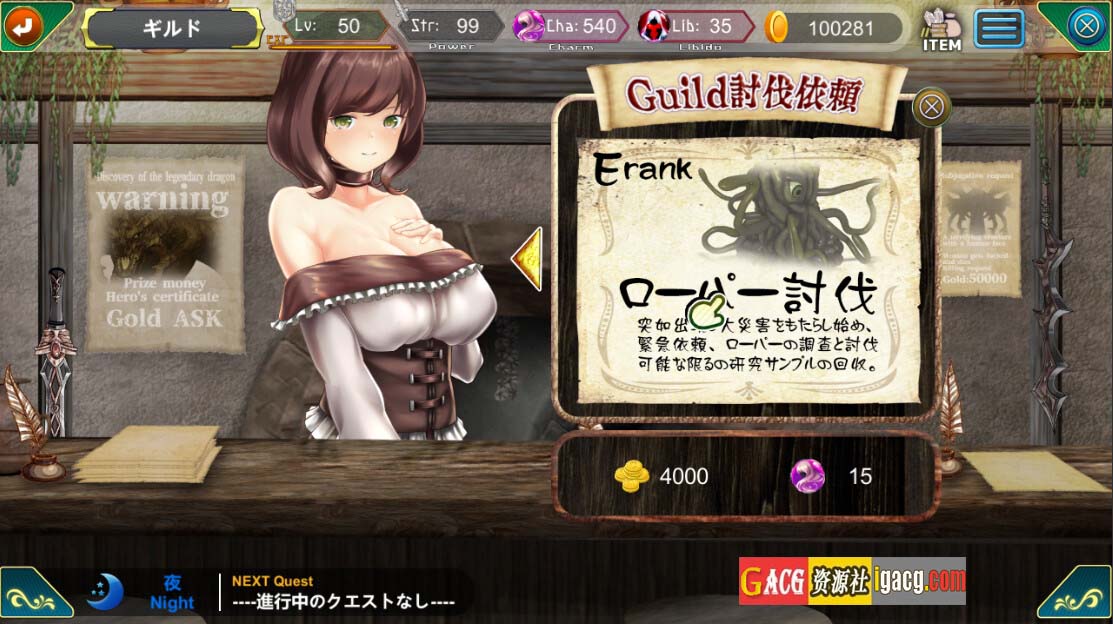Select the ローパー討伐 quest poster
Screen dimensions: 1113x624
[x=747, y=272]
